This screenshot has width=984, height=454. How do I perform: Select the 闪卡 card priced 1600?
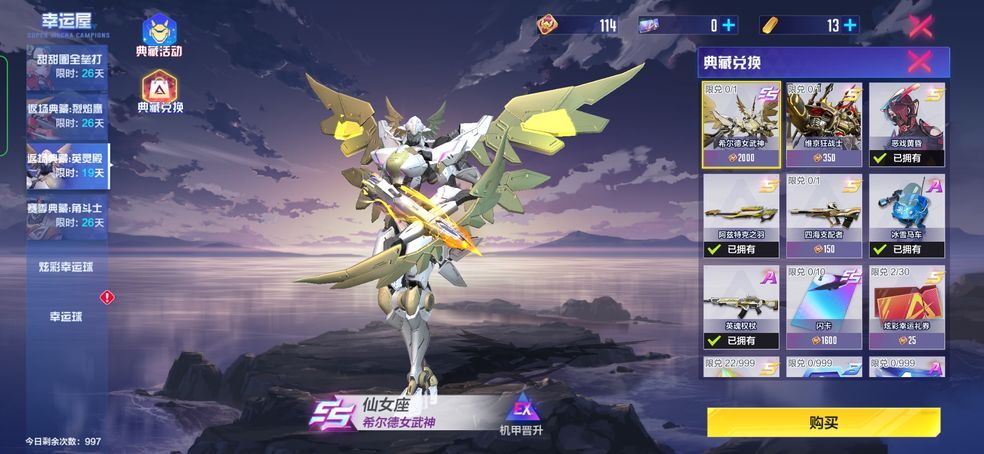coord(823,306)
